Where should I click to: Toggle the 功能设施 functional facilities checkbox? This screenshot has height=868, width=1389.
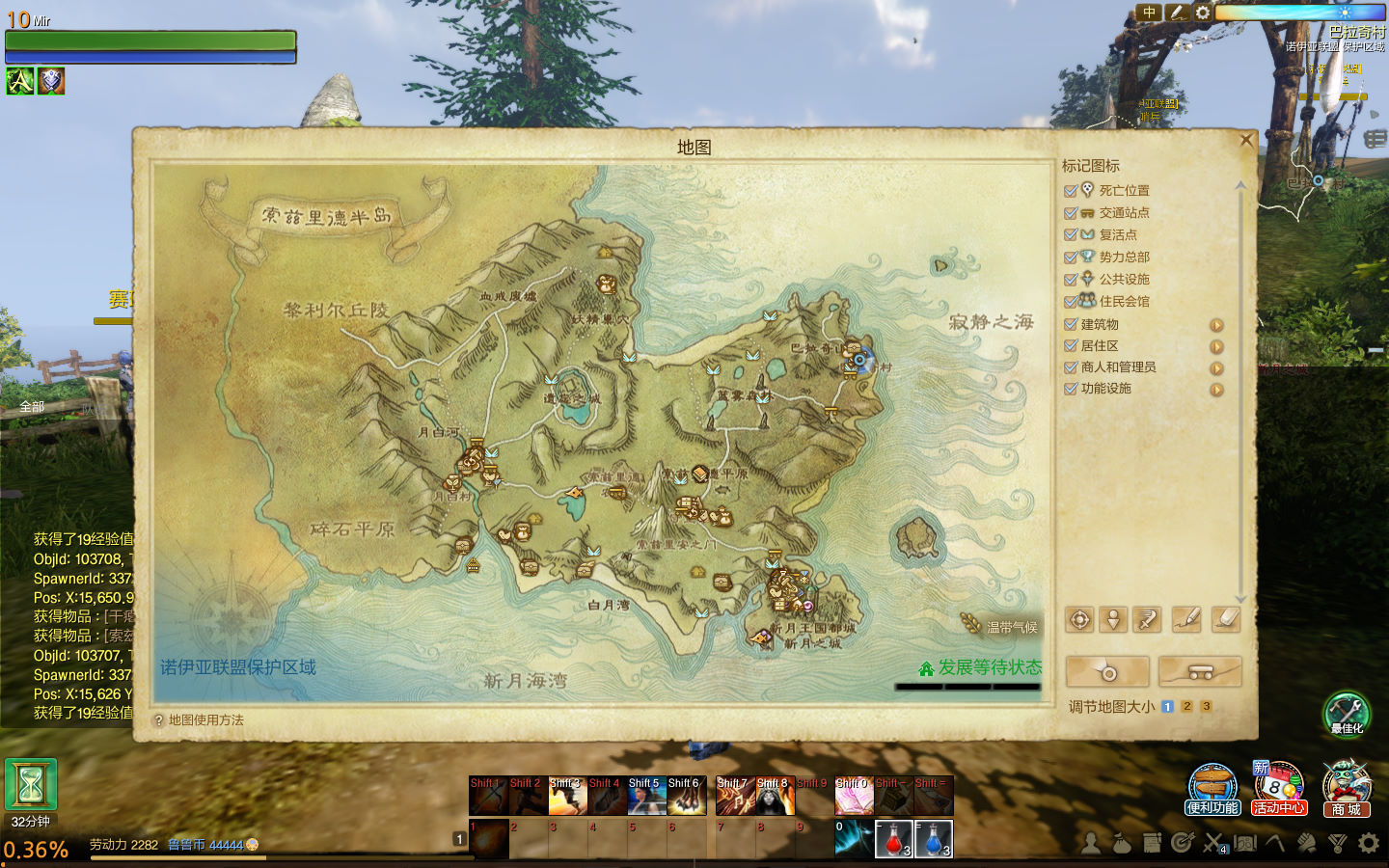click(x=1071, y=389)
